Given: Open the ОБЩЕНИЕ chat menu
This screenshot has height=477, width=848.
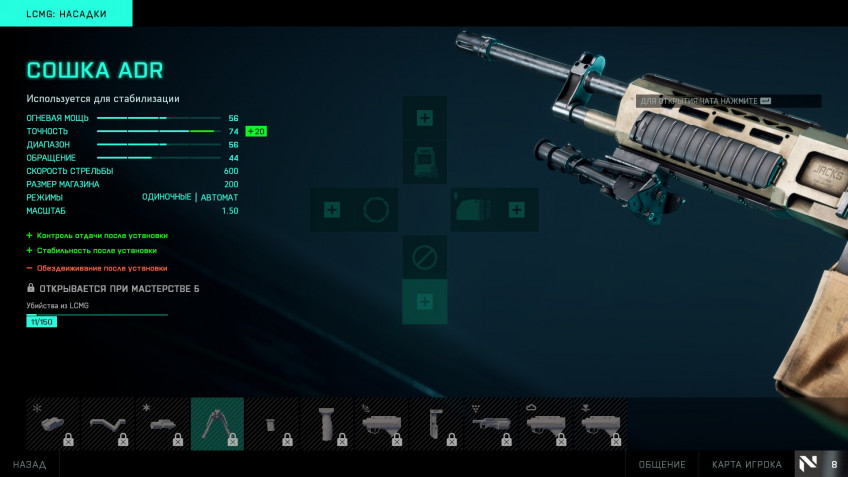Looking at the screenshot, I should pos(662,464).
